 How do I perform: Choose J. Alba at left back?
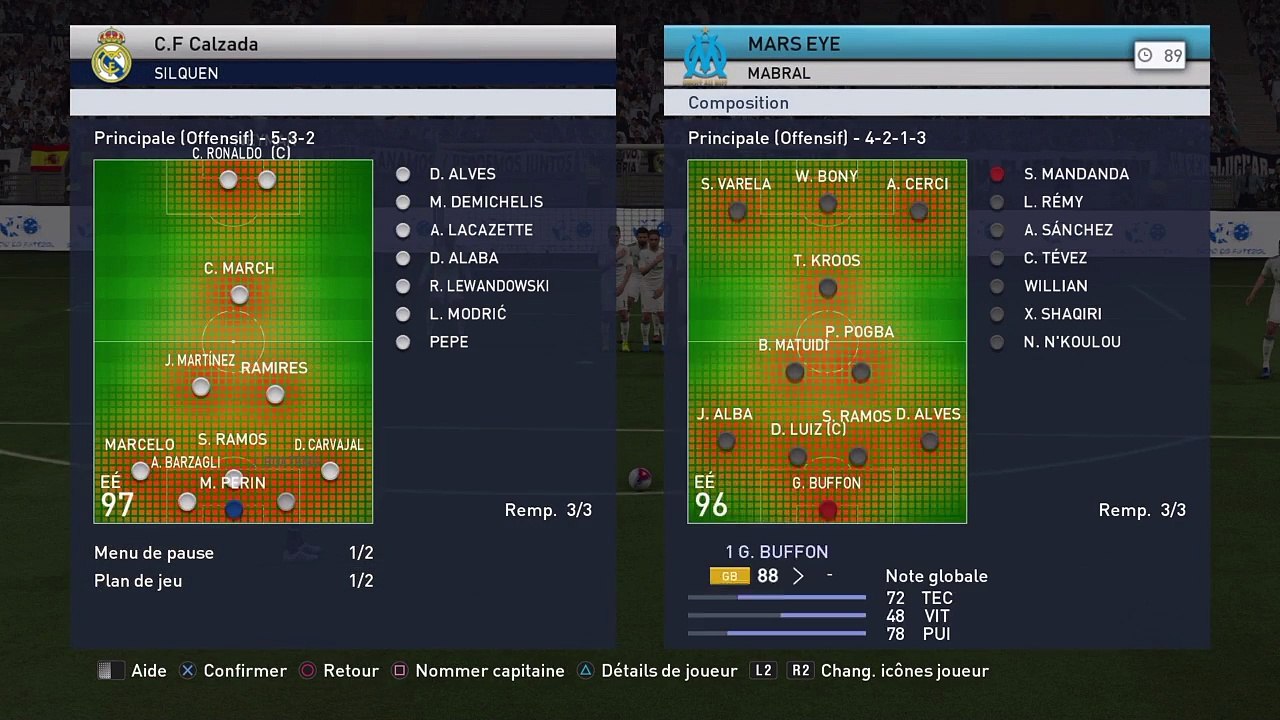pyautogui.click(x=726, y=441)
